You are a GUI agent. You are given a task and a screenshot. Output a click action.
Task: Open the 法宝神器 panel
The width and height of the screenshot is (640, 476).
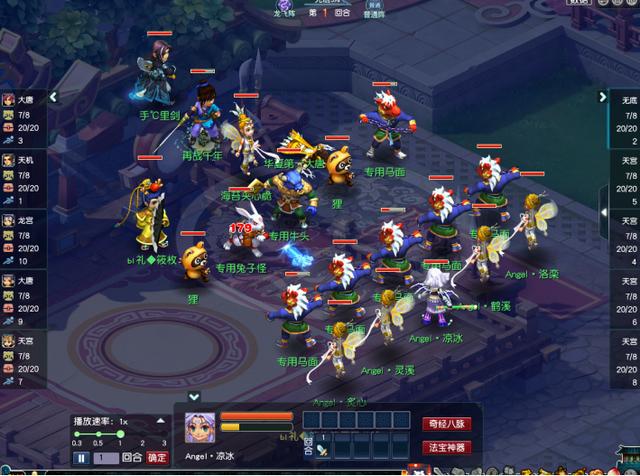click(x=444, y=446)
